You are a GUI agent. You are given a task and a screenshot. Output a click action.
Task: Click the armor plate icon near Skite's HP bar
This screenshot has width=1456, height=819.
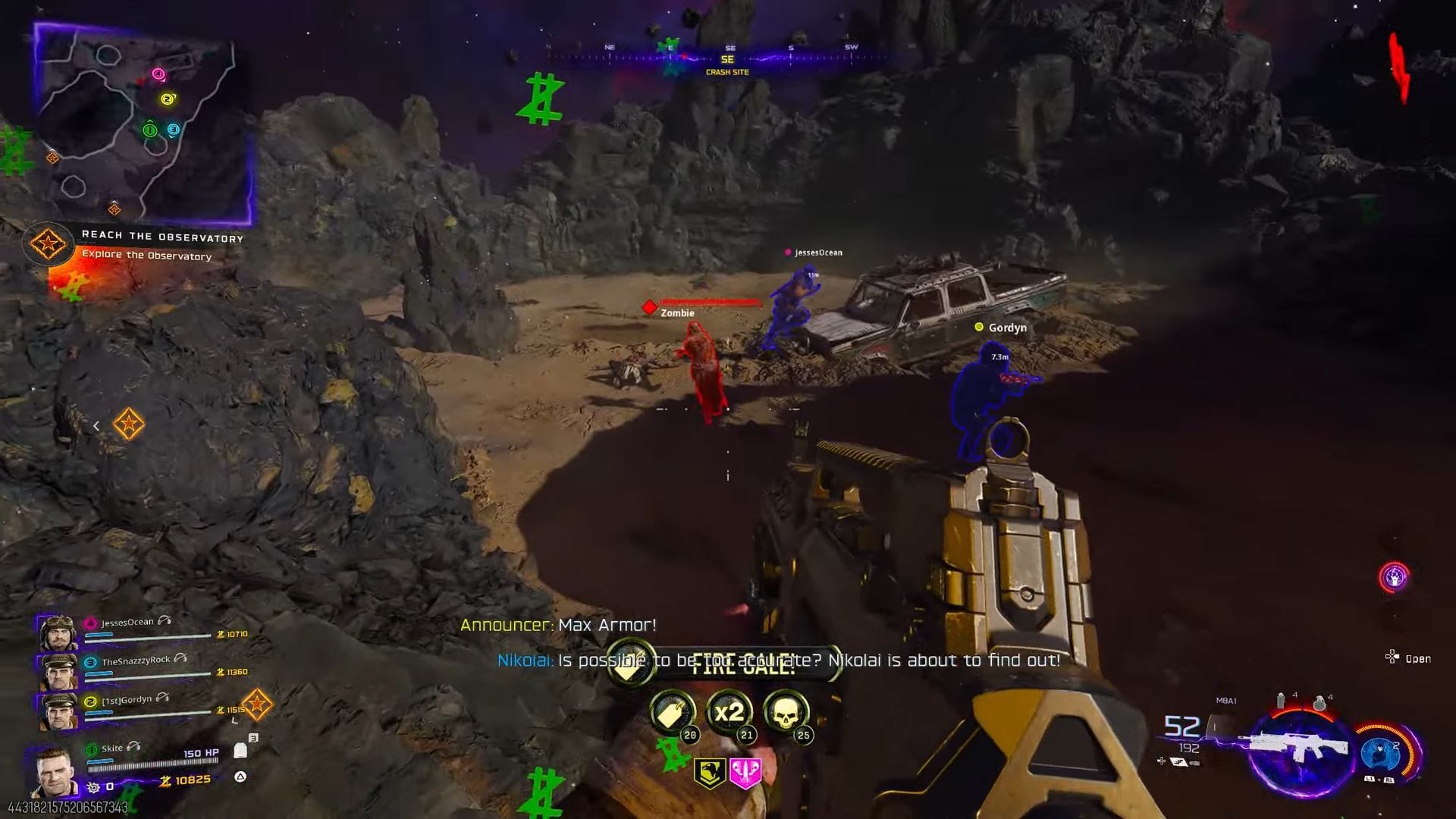coord(240,751)
